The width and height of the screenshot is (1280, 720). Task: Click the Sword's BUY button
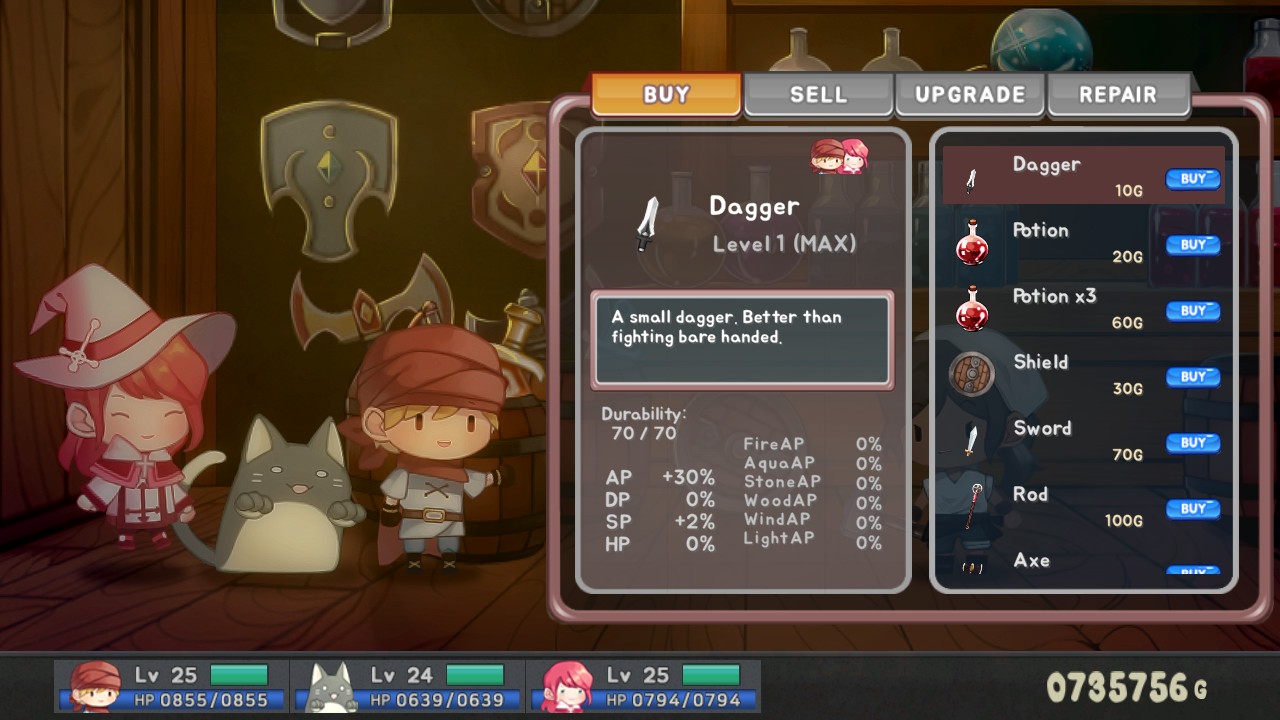pyautogui.click(x=1193, y=443)
